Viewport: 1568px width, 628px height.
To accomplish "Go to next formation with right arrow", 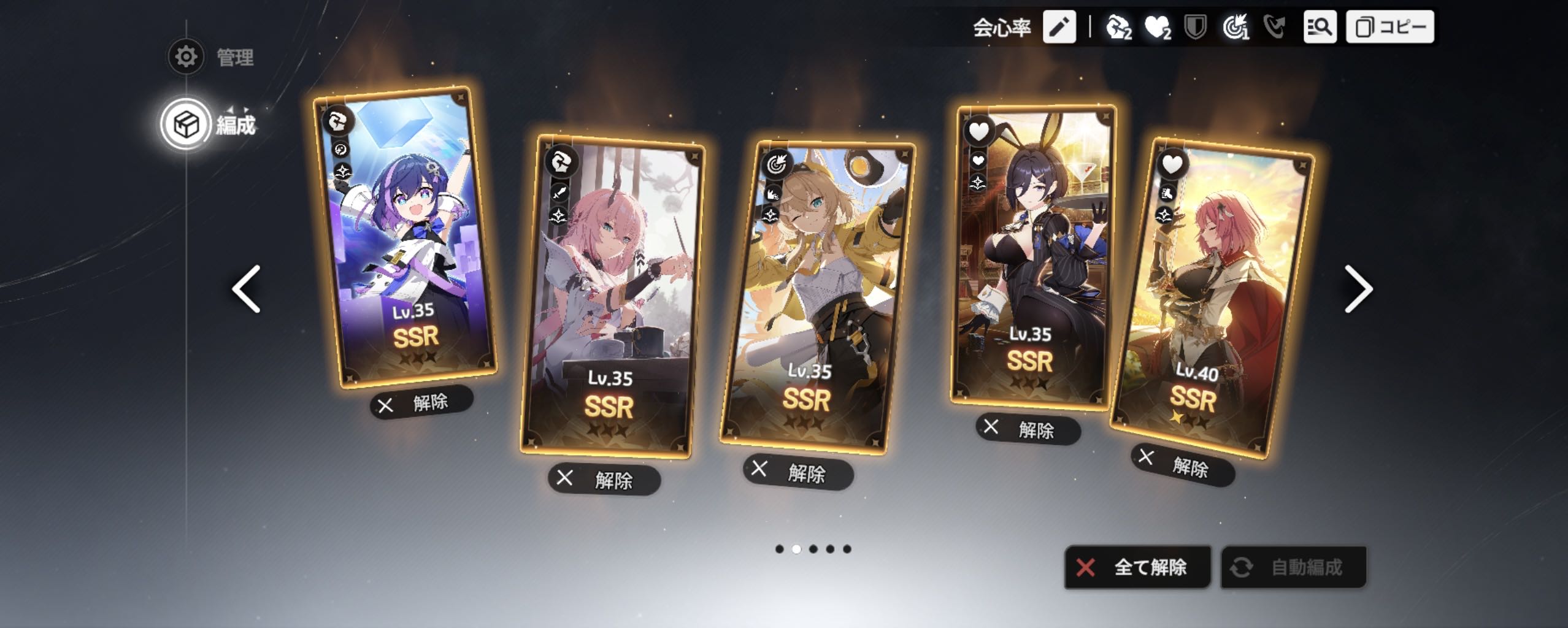I will click(x=1358, y=289).
